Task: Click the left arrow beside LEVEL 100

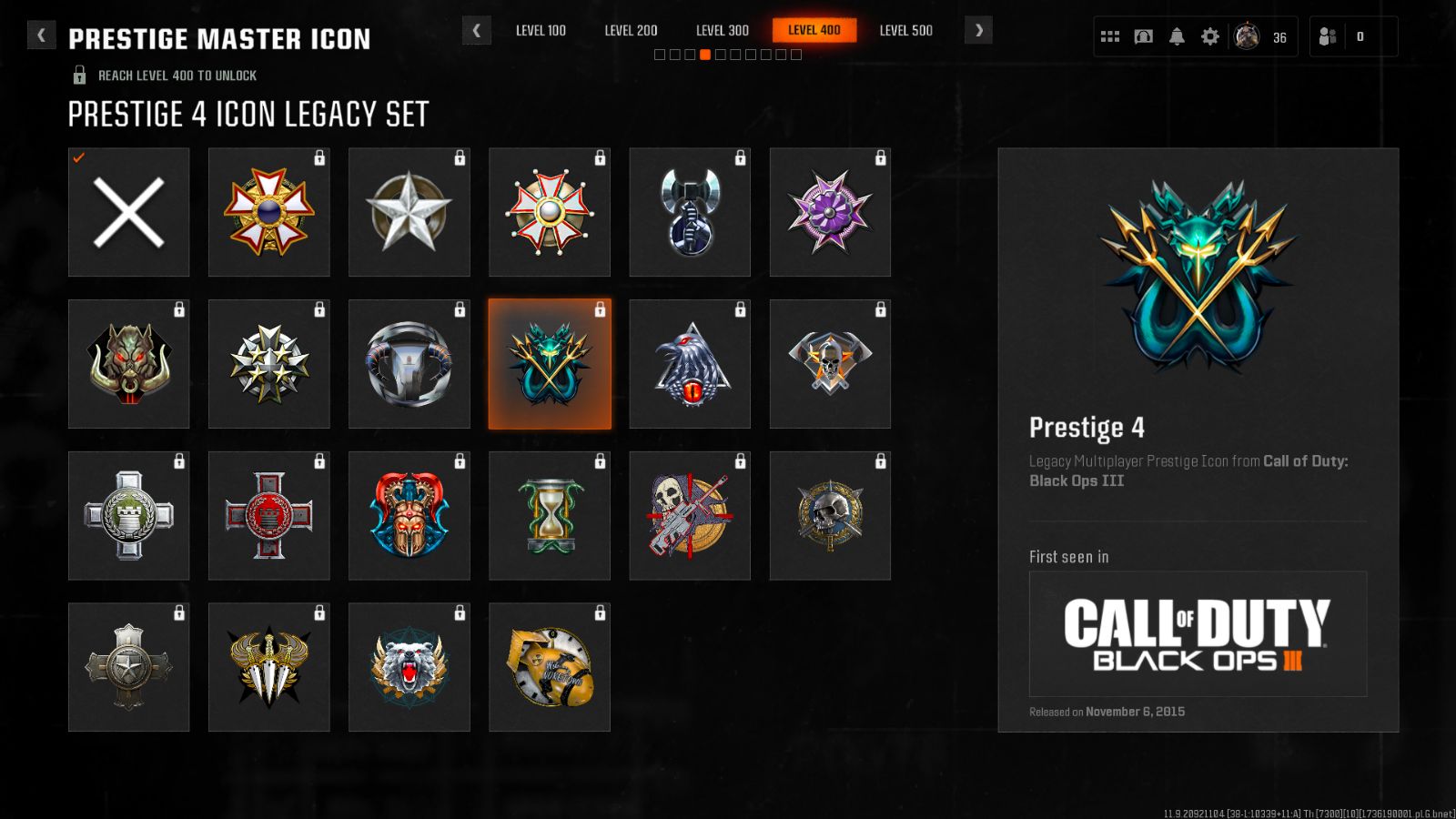Action: (x=477, y=29)
